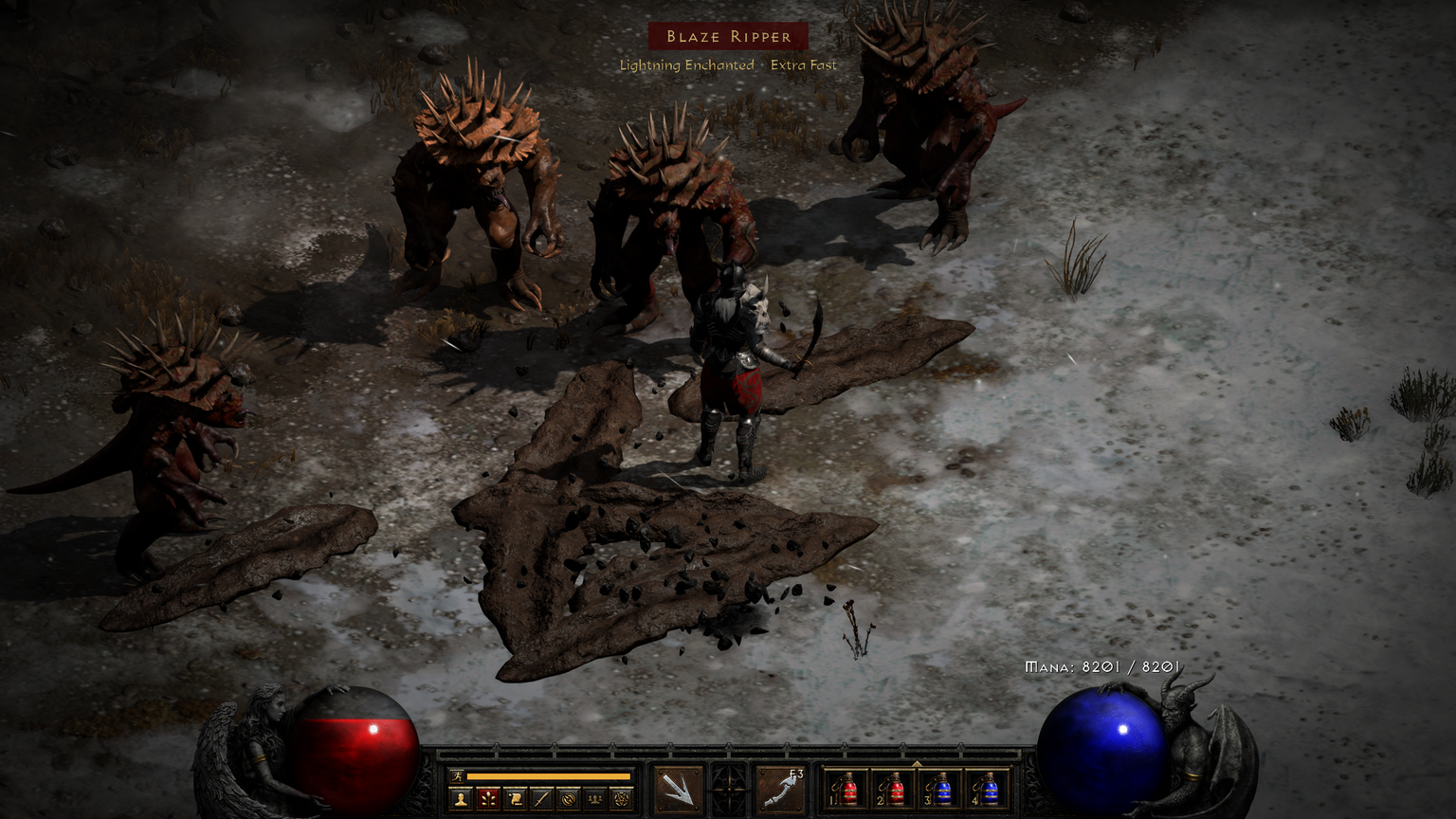Drink the red healing potion in belt slot 2
The image size is (1456, 819).
click(x=894, y=790)
